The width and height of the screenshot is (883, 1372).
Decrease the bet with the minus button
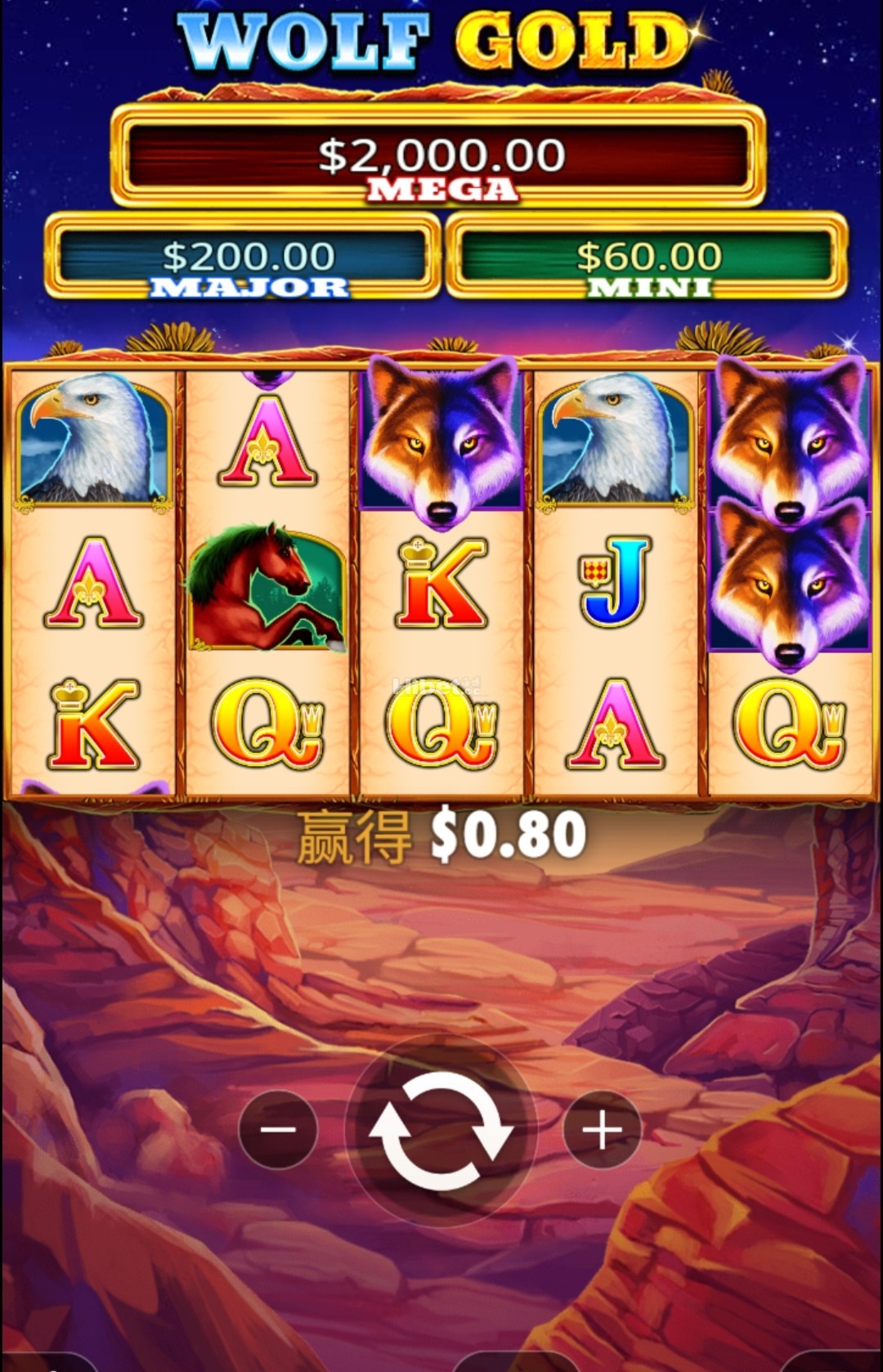pos(279,1130)
